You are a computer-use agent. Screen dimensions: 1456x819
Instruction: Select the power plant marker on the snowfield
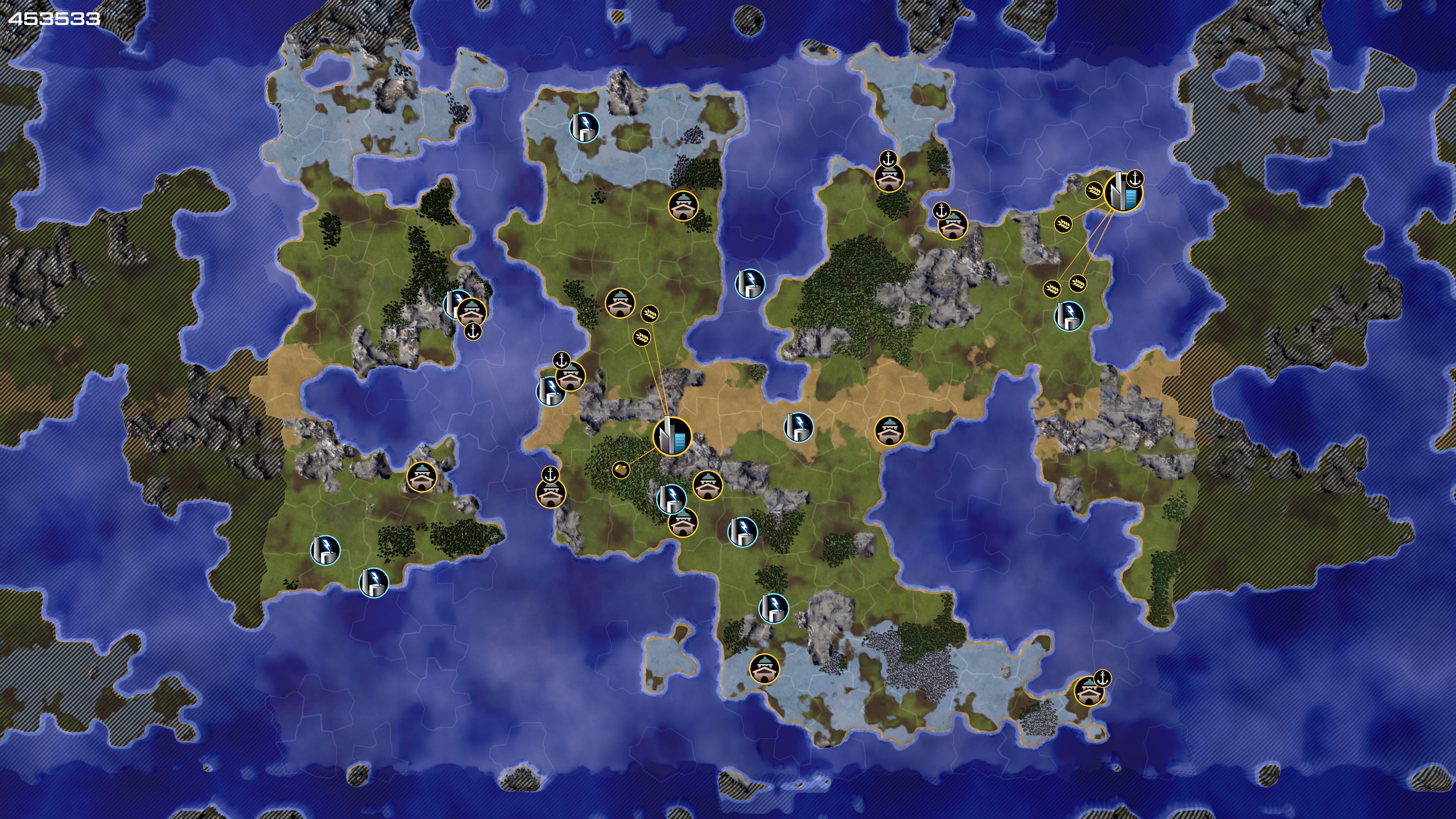pyautogui.click(x=584, y=127)
